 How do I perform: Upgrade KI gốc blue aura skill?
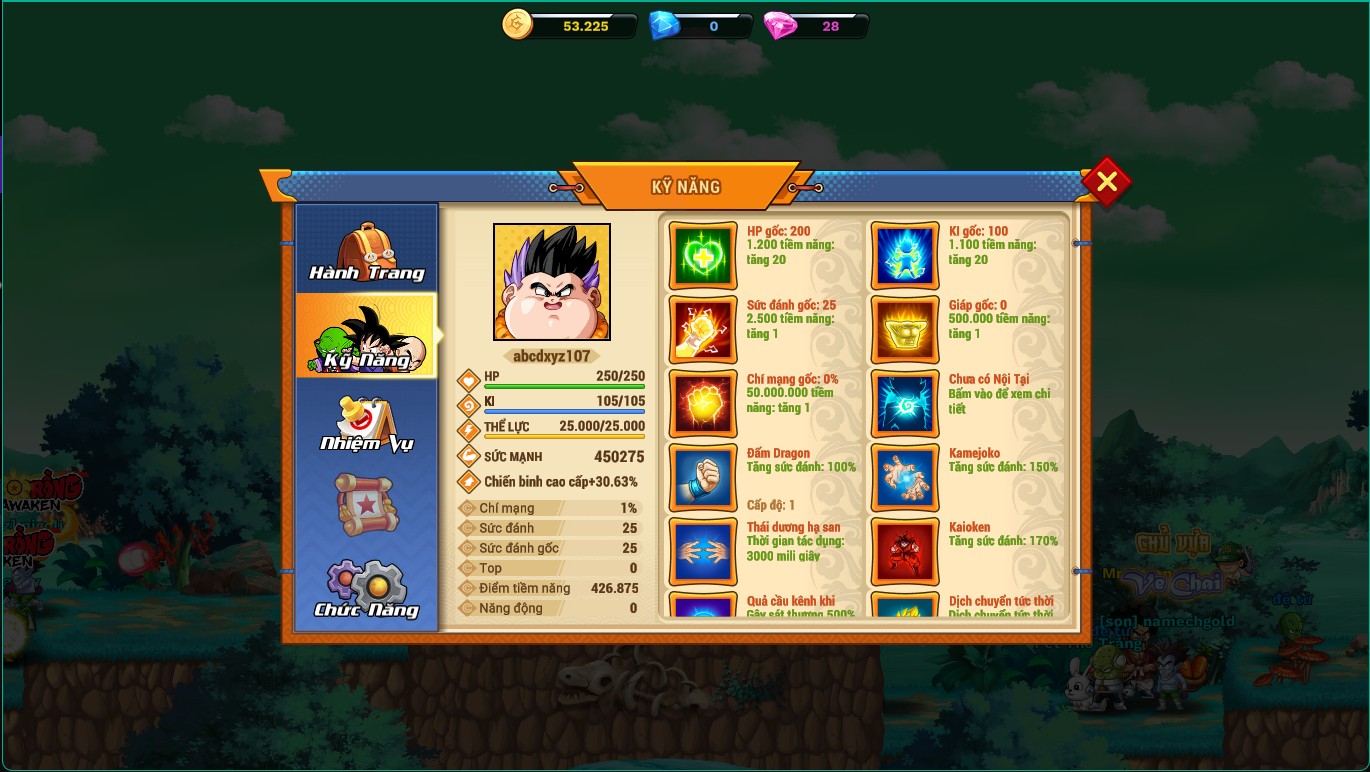click(x=905, y=256)
